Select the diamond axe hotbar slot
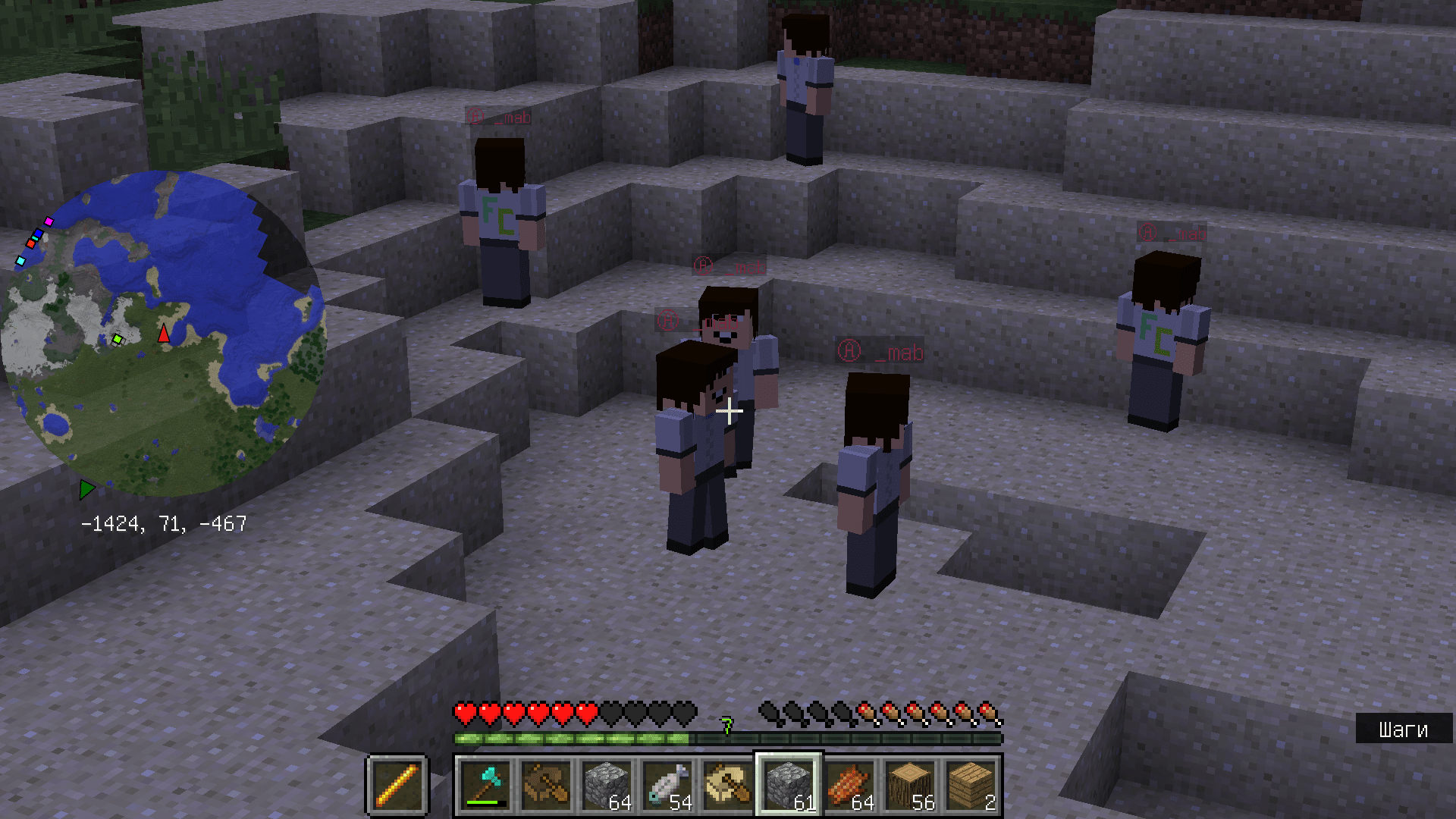The image size is (1456, 819). [x=485, y=785]
